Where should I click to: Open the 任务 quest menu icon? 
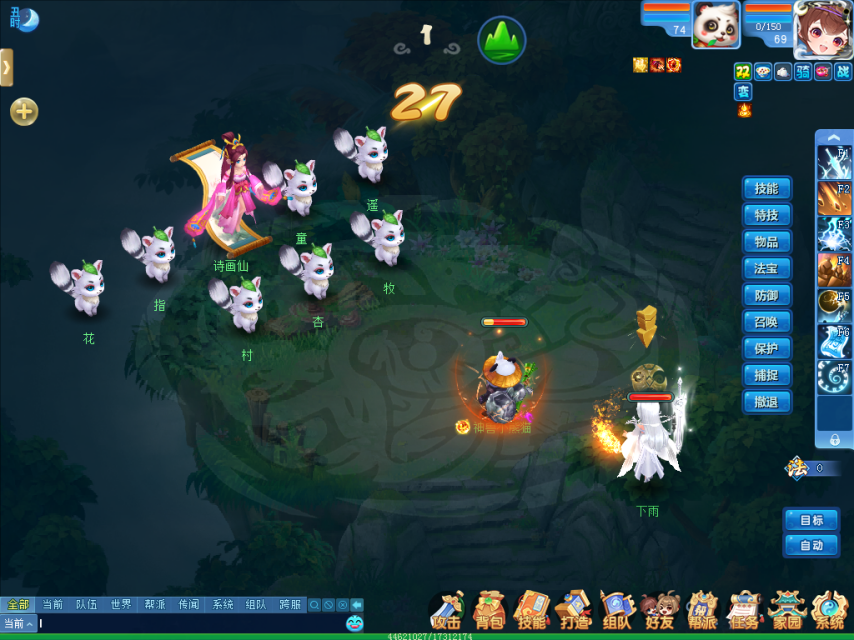click(744, 611)
